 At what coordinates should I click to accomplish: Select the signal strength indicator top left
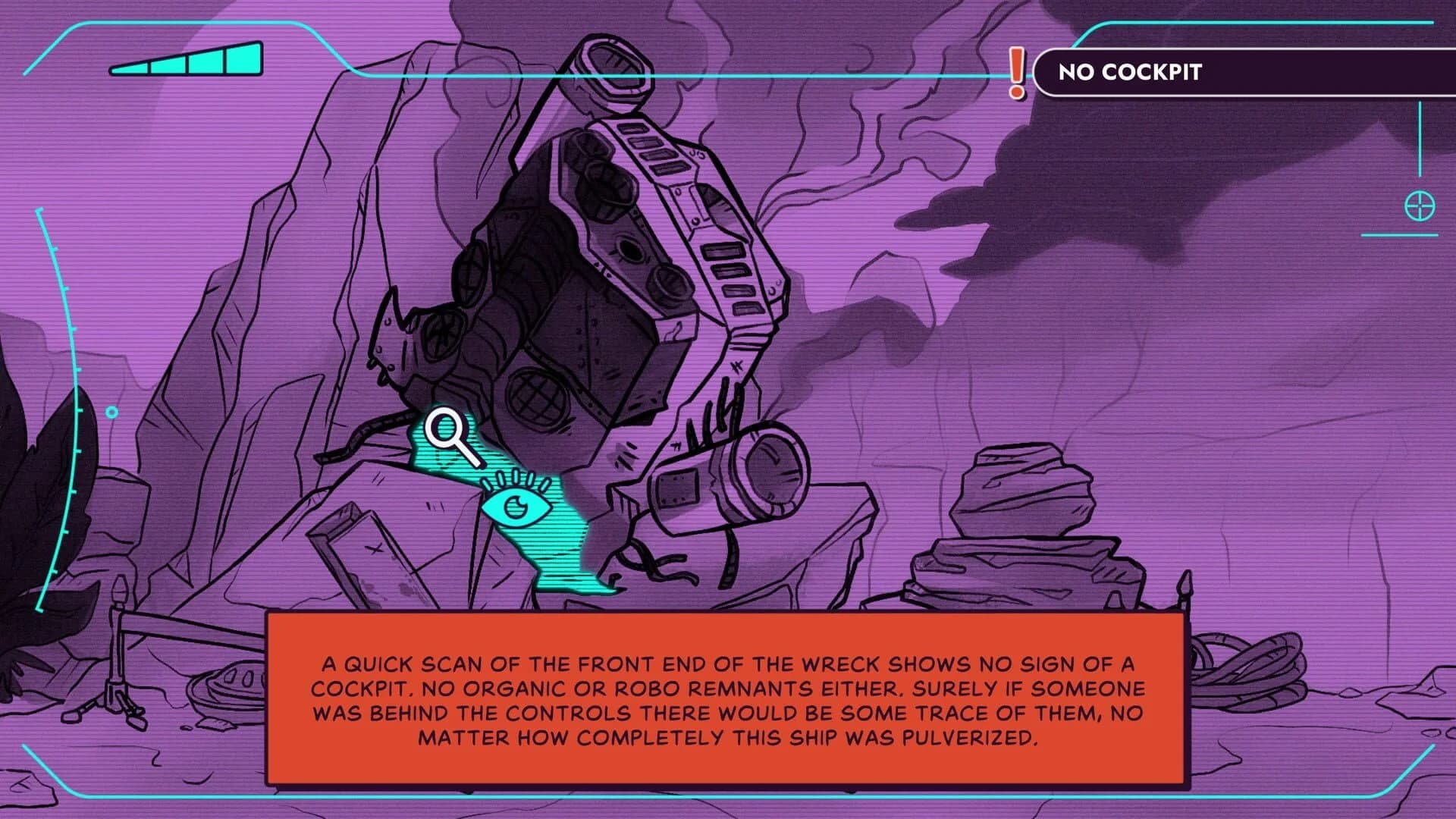(186, 62)
